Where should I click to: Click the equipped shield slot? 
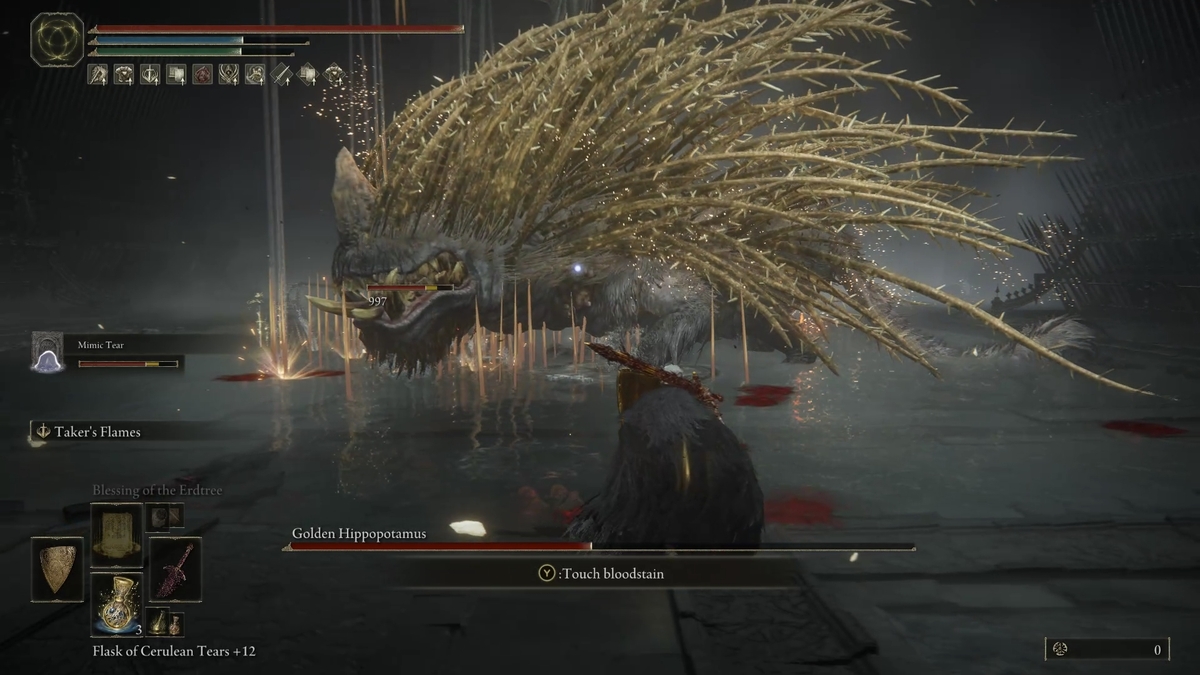click(57, 570)
